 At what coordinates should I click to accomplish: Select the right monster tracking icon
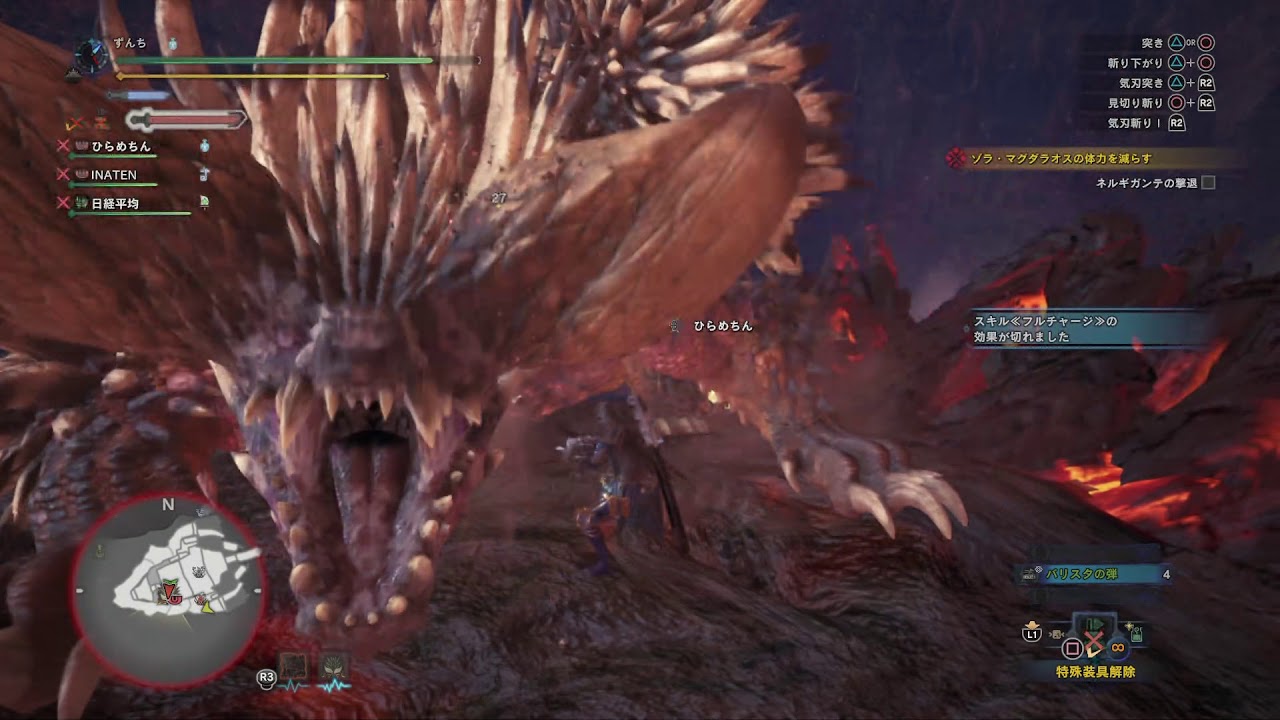(334, 667)
